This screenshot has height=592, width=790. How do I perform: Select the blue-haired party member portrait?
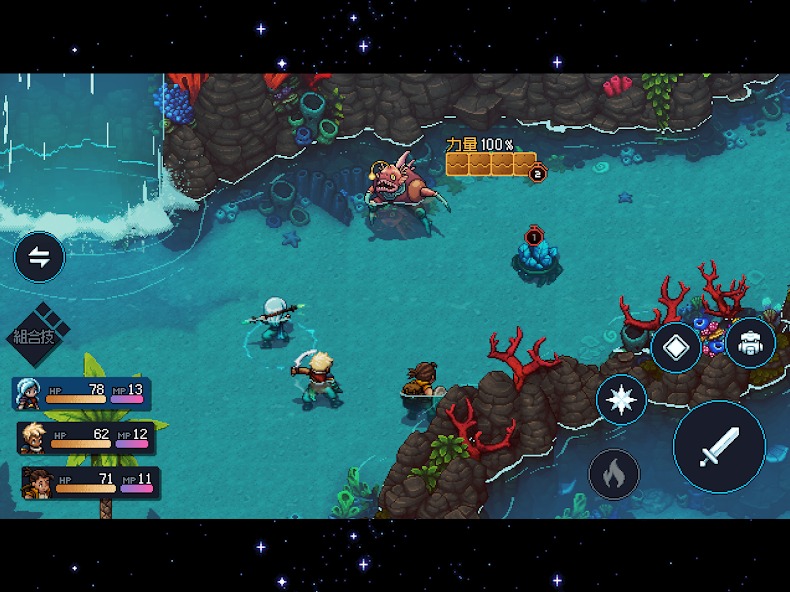(x=28, y=393)
